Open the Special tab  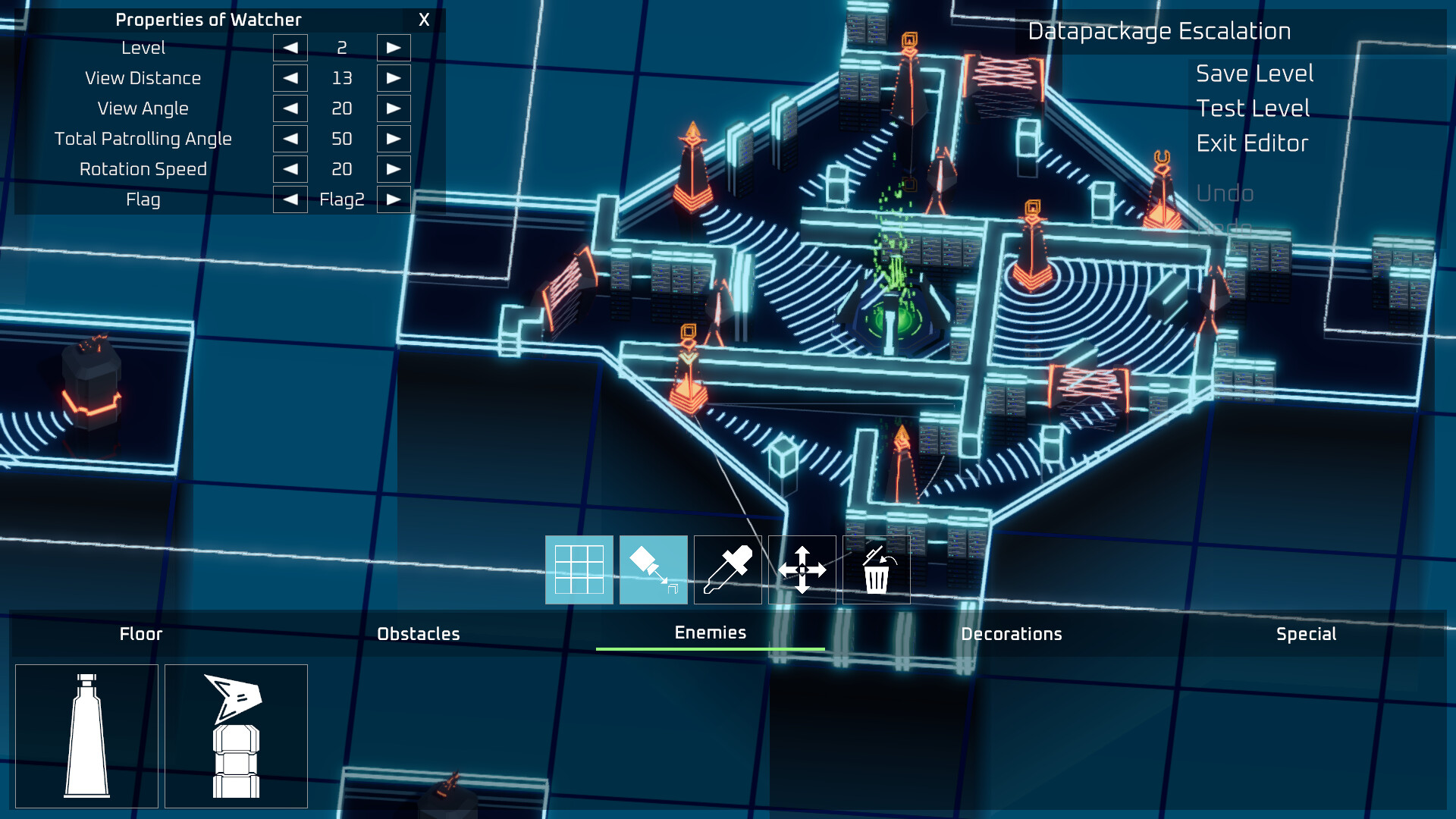point(1305,634)
